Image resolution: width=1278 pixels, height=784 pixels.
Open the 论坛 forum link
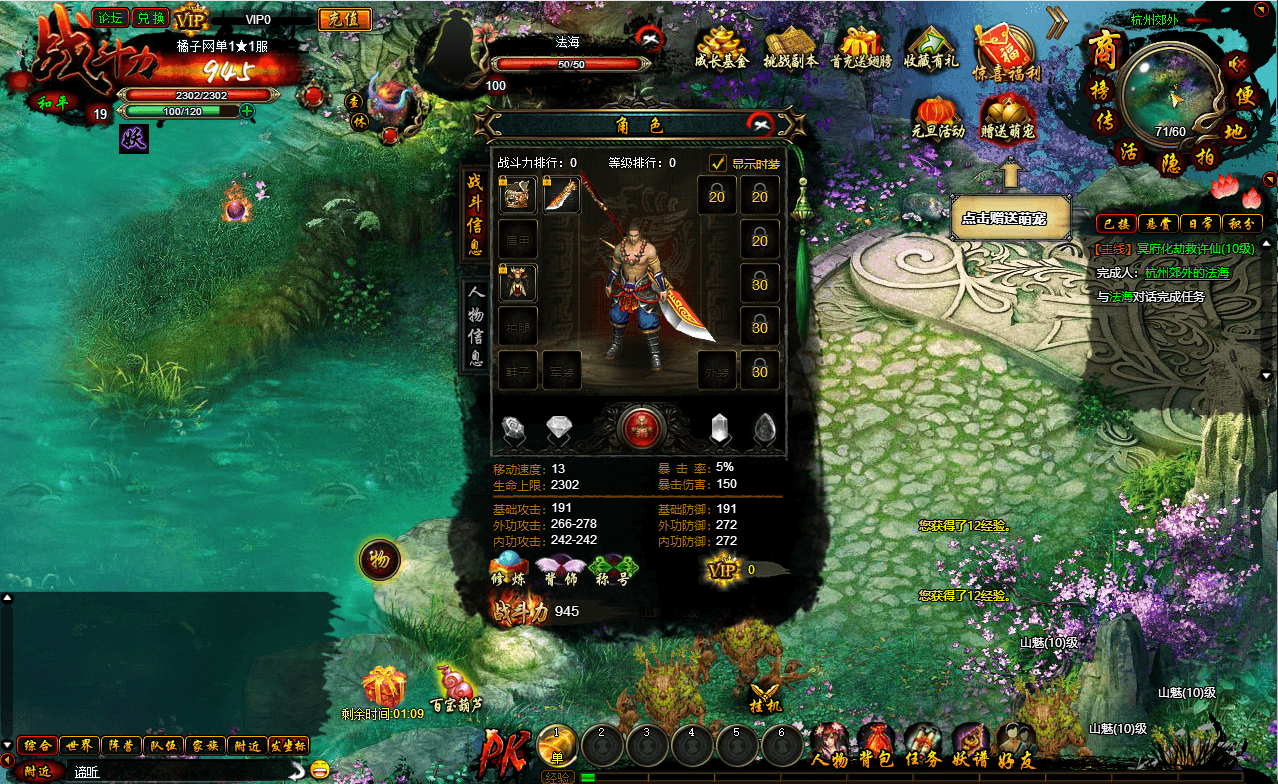(x=110, y=17)
